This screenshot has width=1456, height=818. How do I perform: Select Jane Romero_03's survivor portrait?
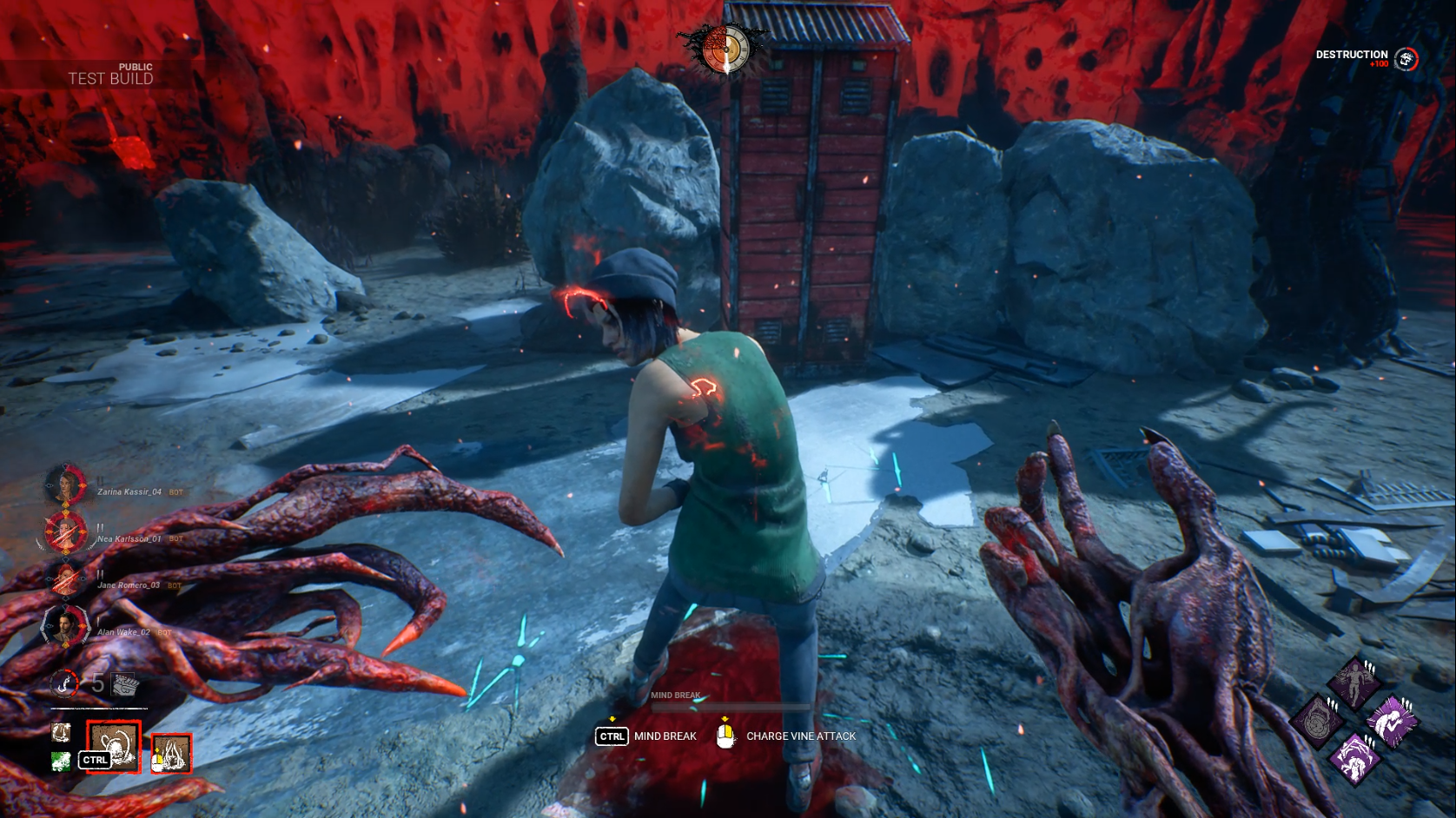tap(66, 578)
